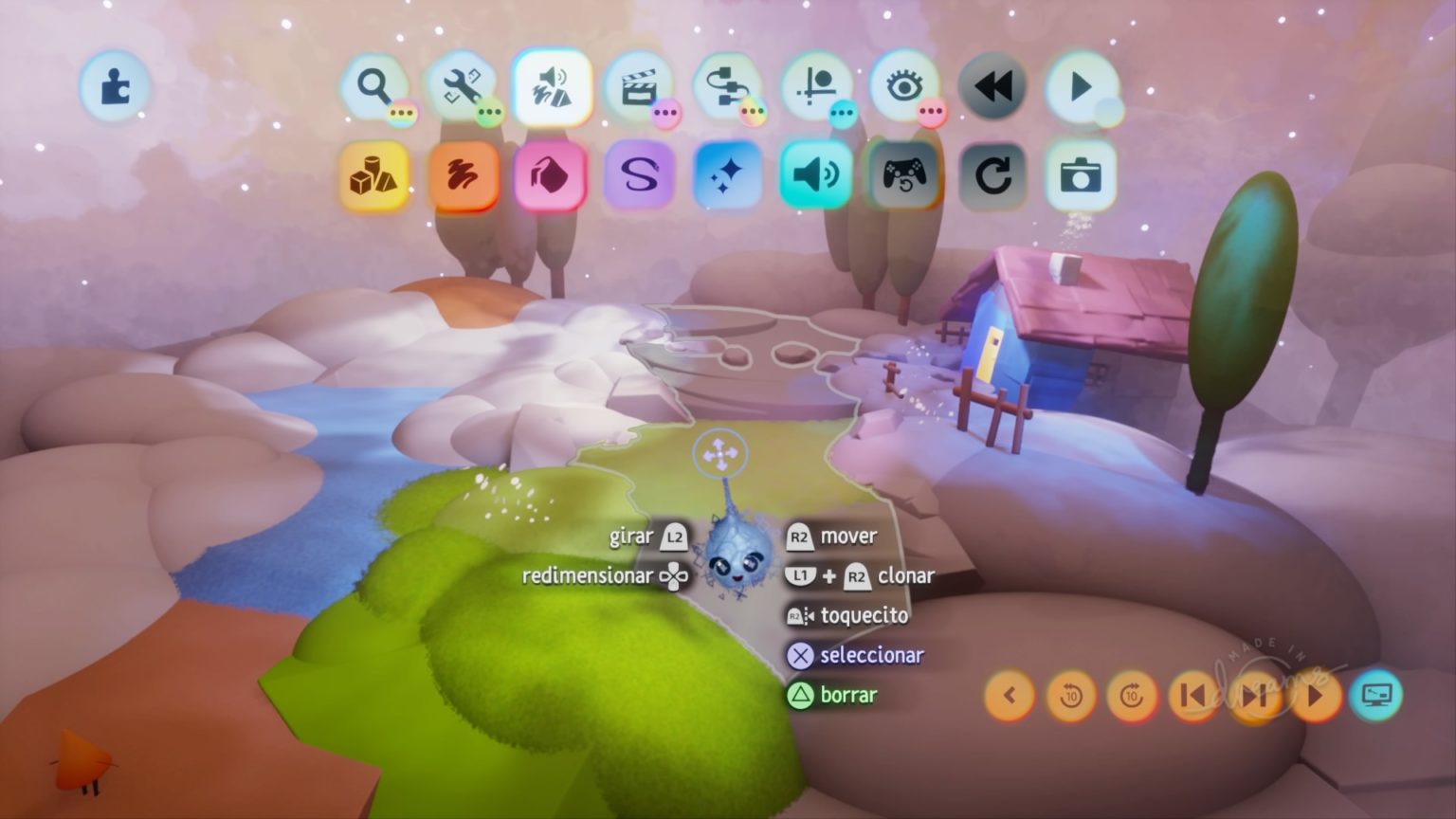
Task: Click the redo 10 steps button
Action: tap(1129, 696)
